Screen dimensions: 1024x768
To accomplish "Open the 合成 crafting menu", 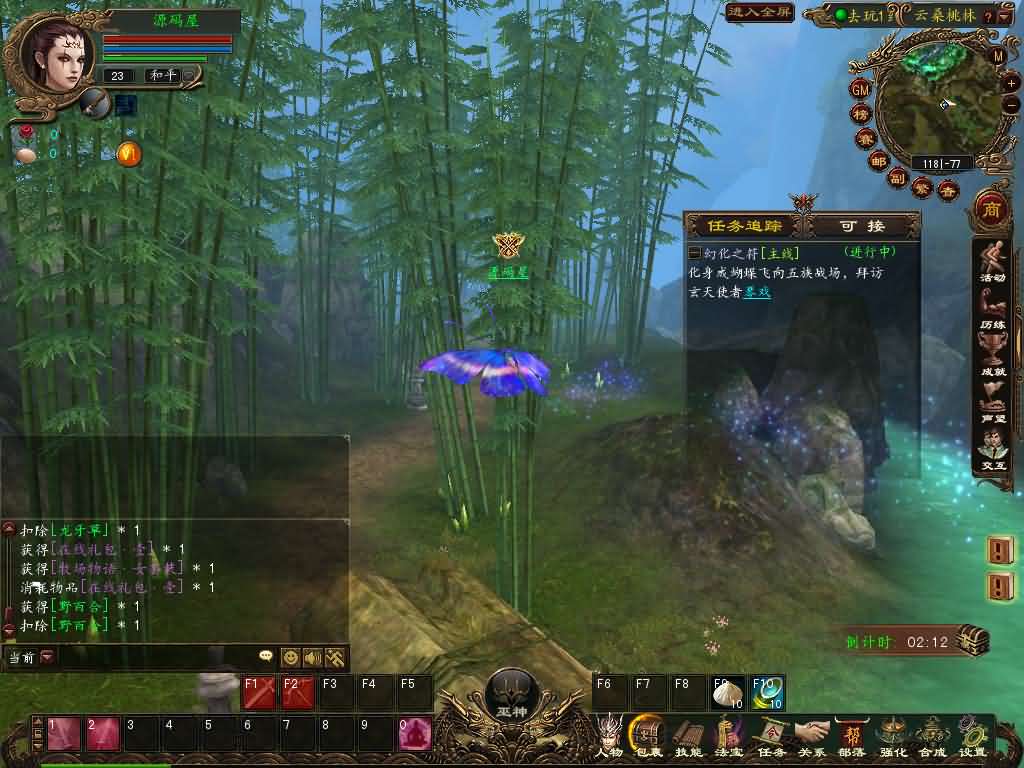I will tap(932, 734).
